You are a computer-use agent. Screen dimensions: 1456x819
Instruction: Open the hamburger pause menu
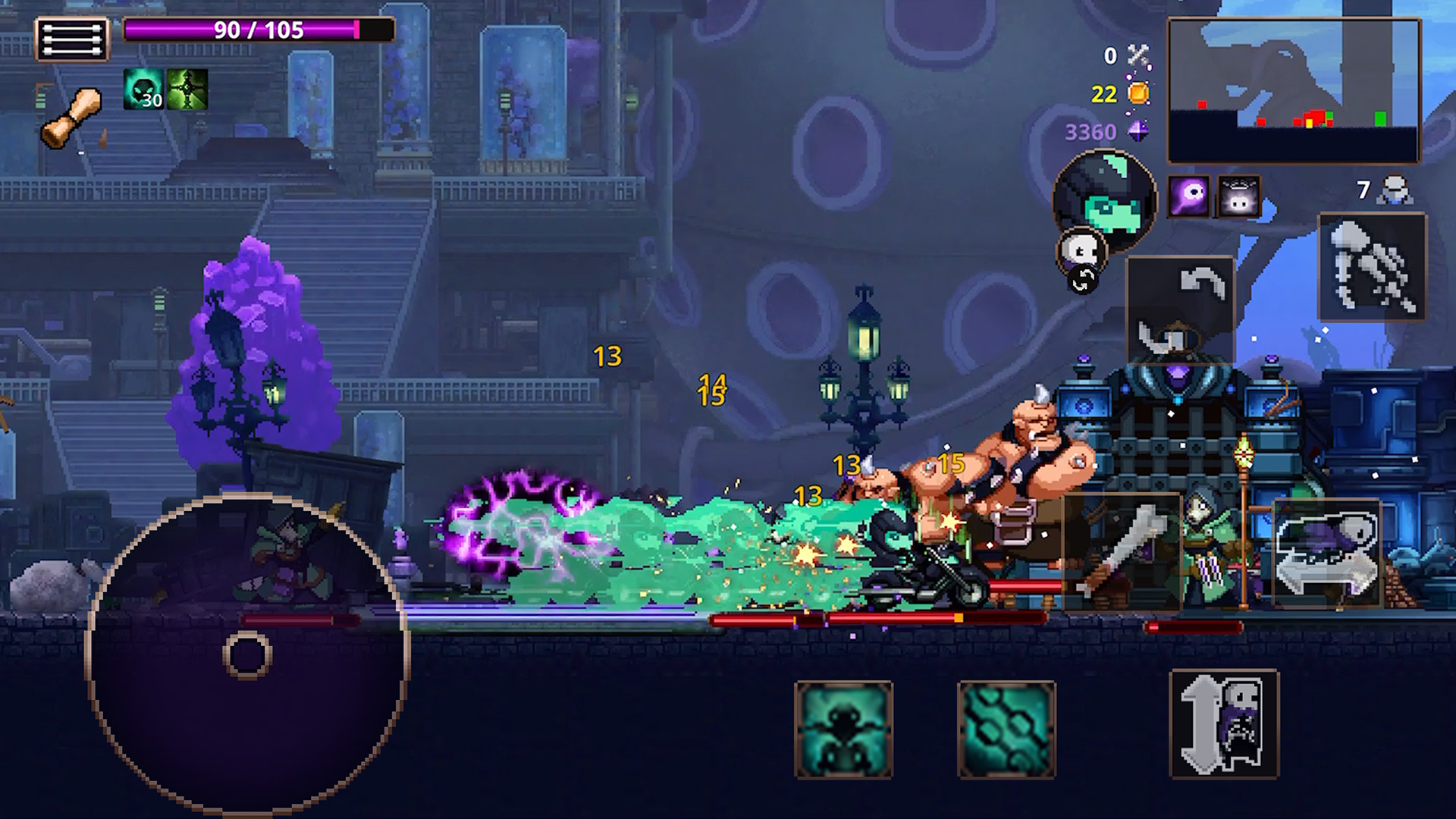[x=73, y=38]
